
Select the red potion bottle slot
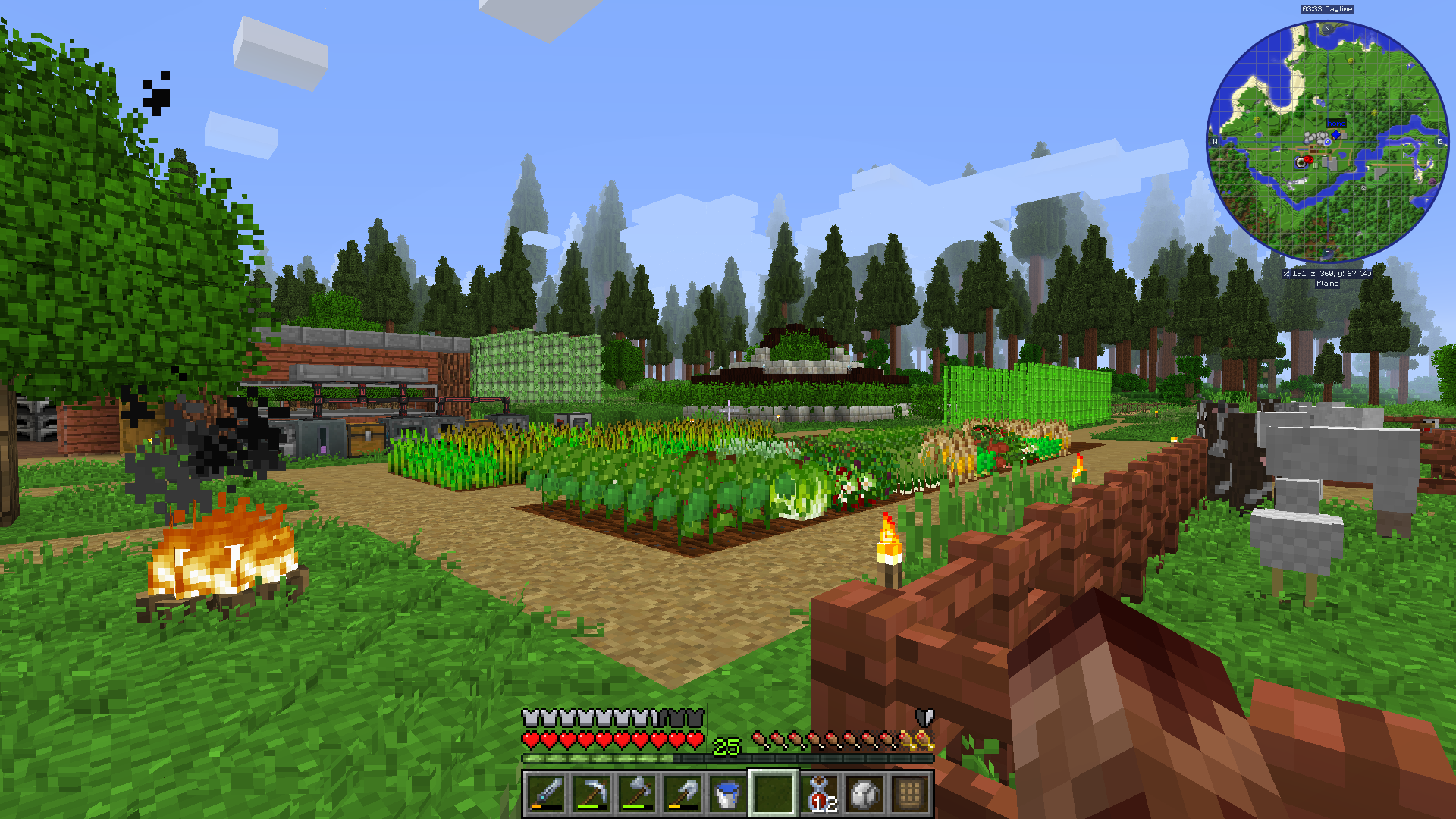(820, 794)
